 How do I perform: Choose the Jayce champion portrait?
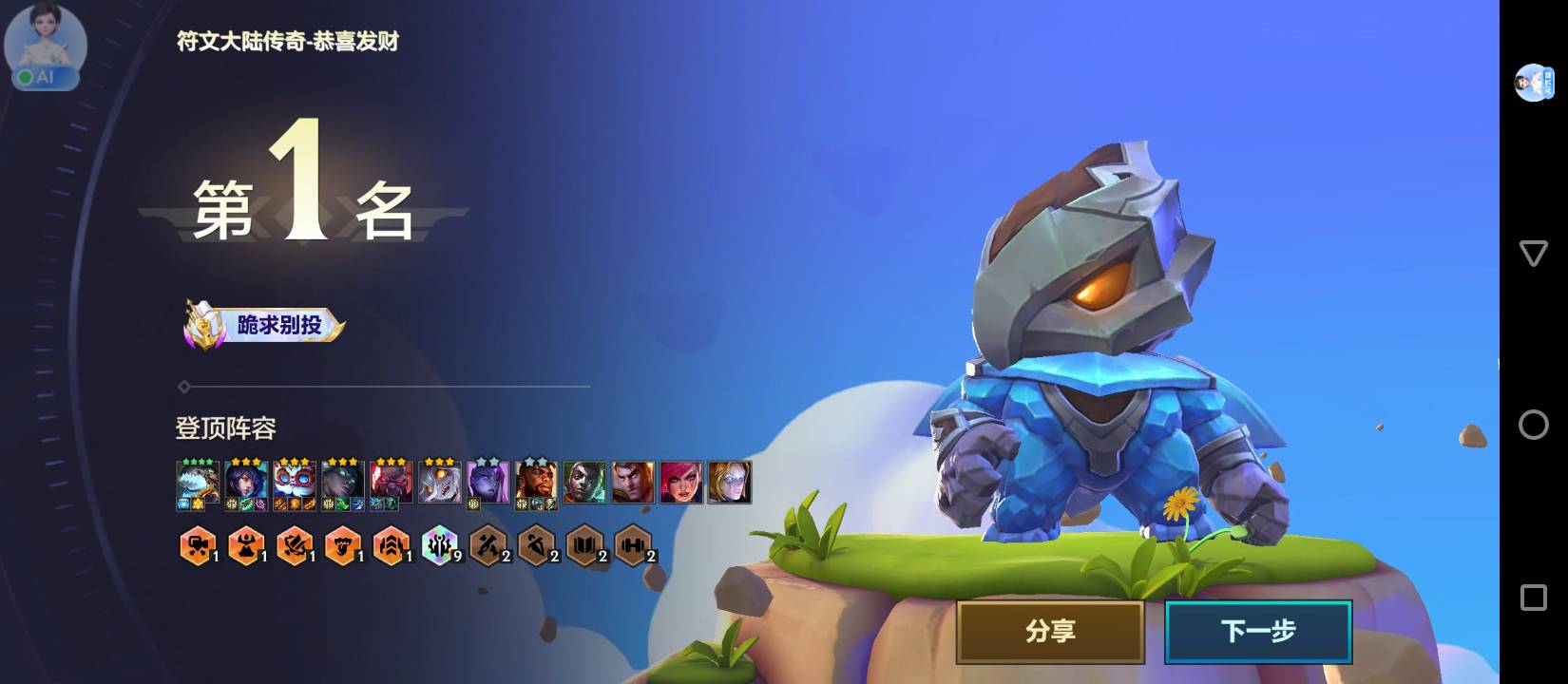[x=633, y=483]
